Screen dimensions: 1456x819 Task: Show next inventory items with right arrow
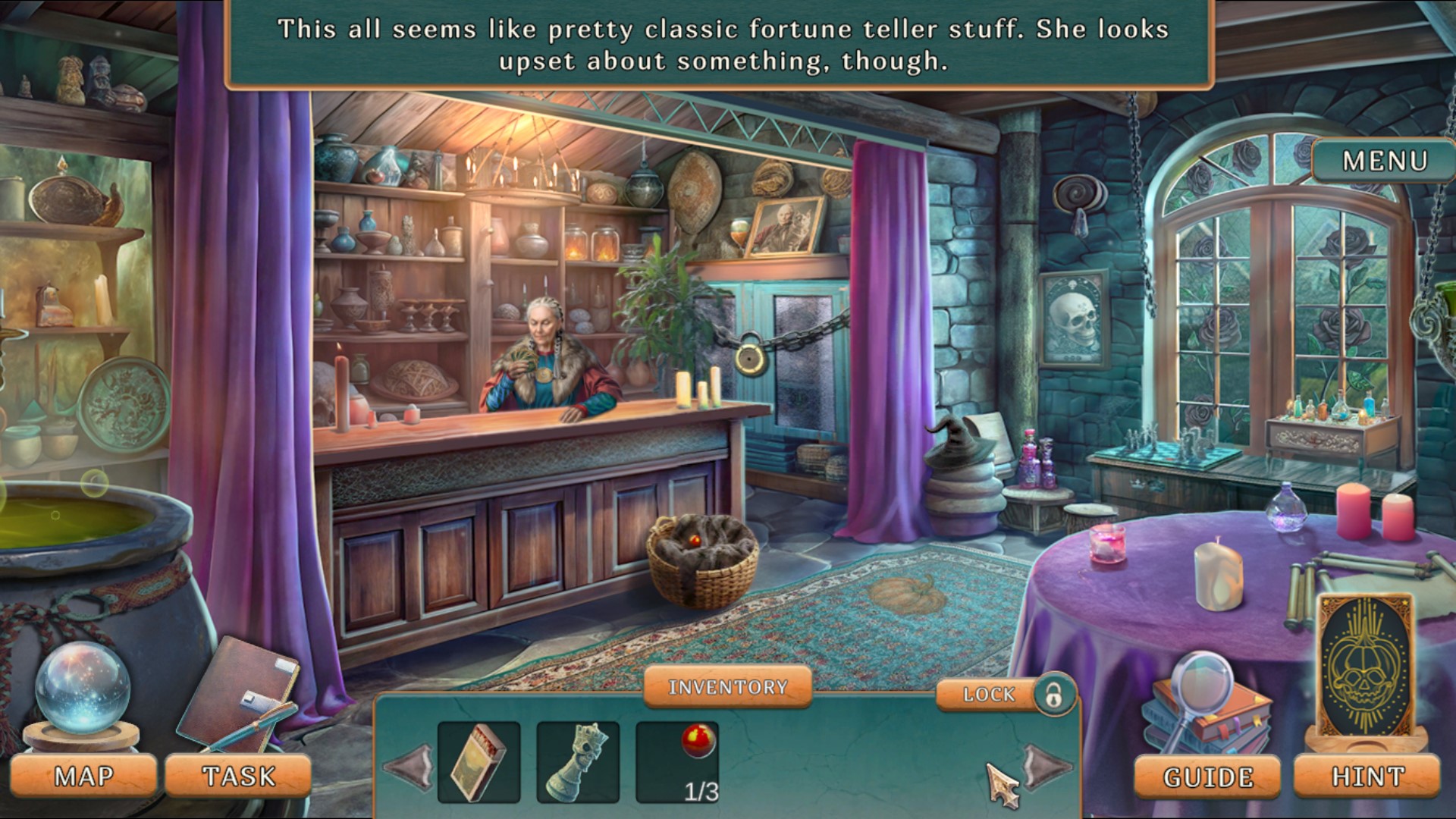point(1045,766)
